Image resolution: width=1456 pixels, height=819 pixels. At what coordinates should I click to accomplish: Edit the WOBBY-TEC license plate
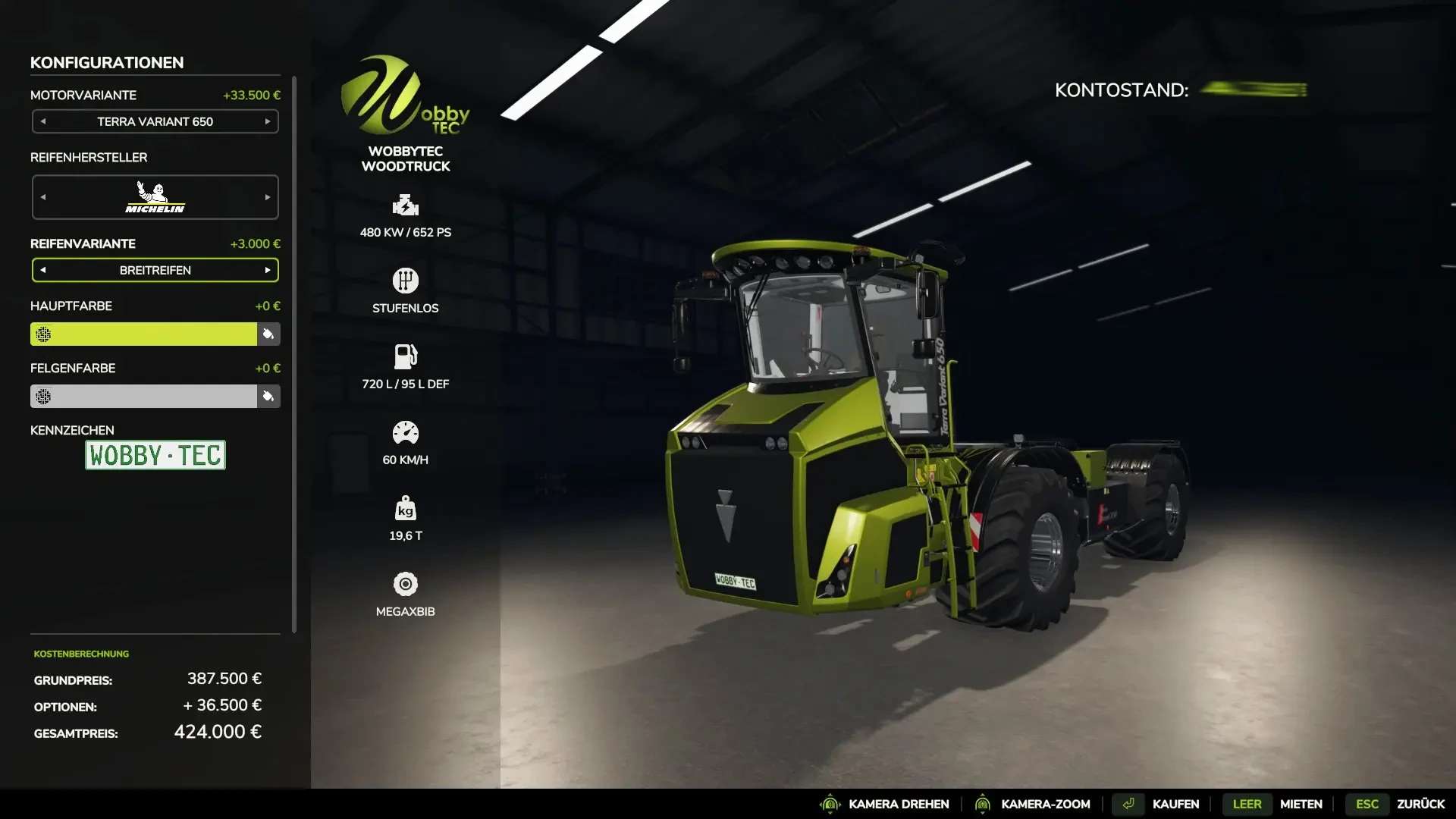click(x=155, y=455)
